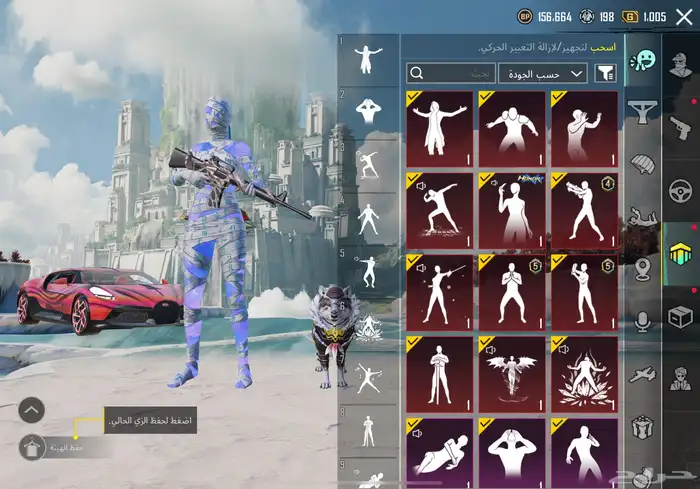
Task: Select the winged angel emote
Action: (512, 373)
